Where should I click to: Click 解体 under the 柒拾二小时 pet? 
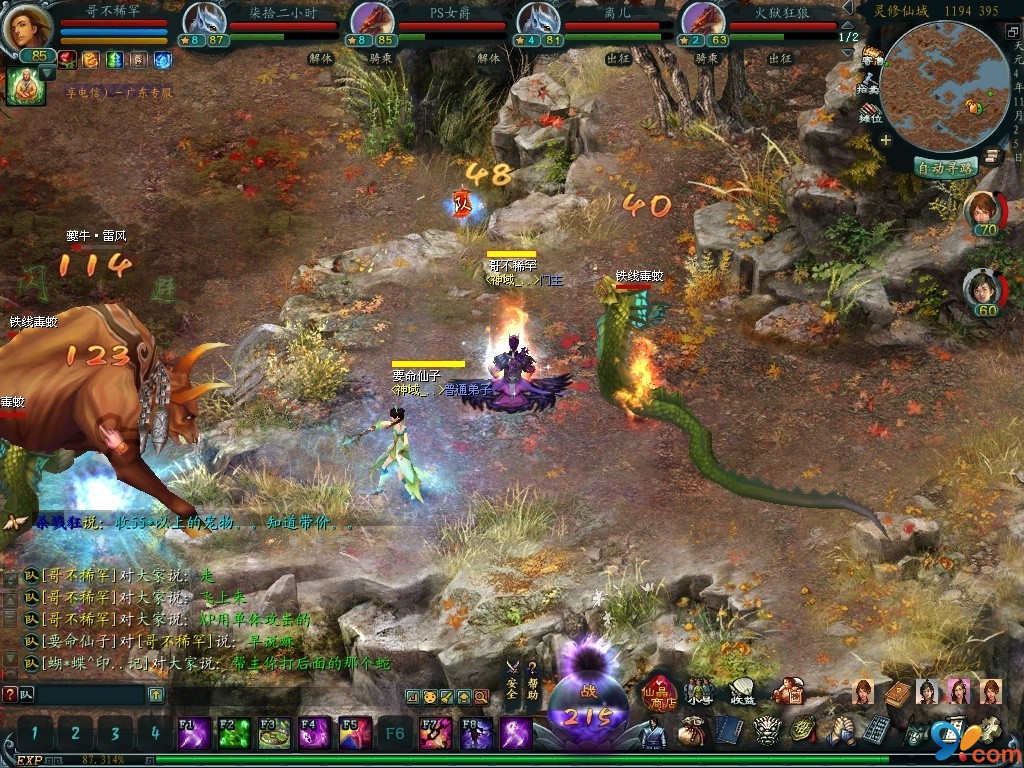pos(320,59)
